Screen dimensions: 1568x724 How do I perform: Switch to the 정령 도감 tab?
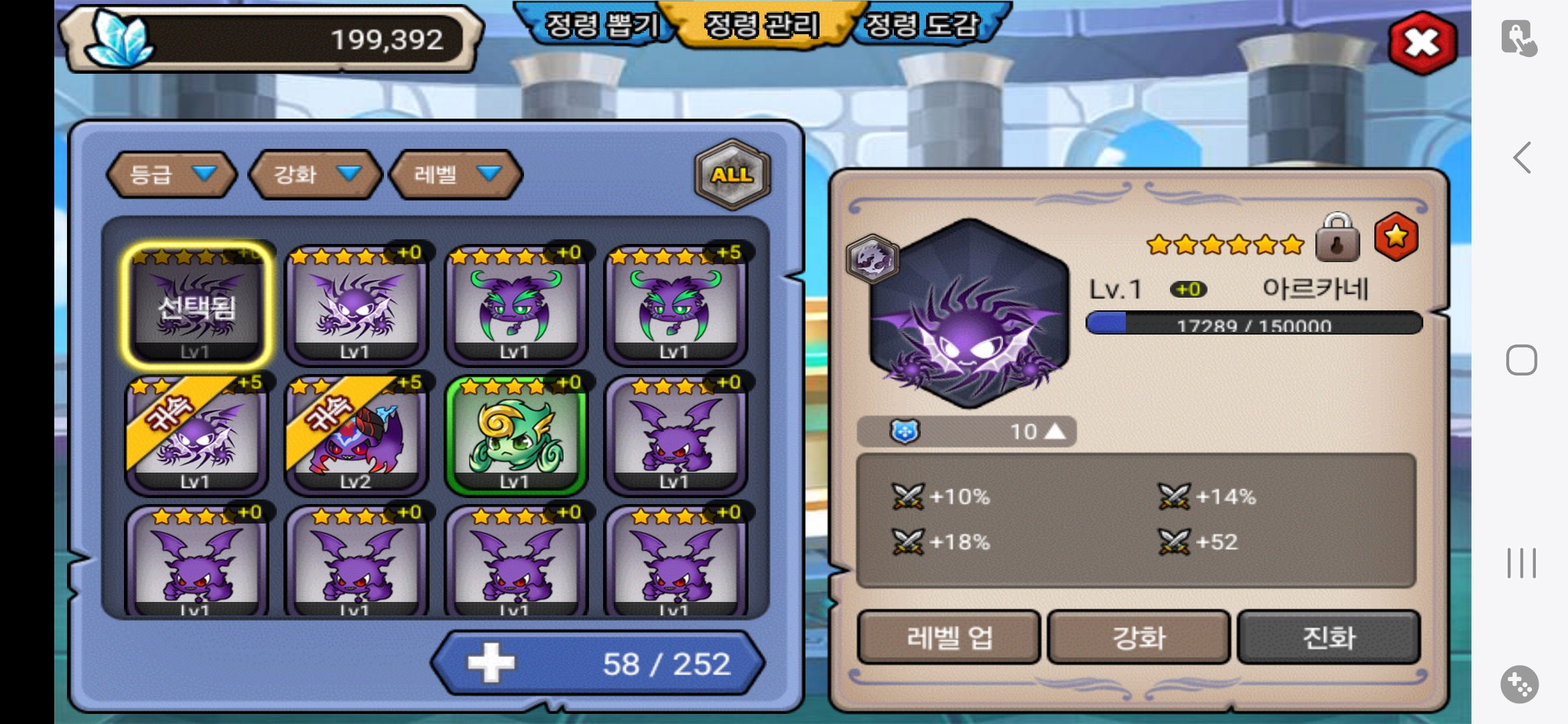922,25
